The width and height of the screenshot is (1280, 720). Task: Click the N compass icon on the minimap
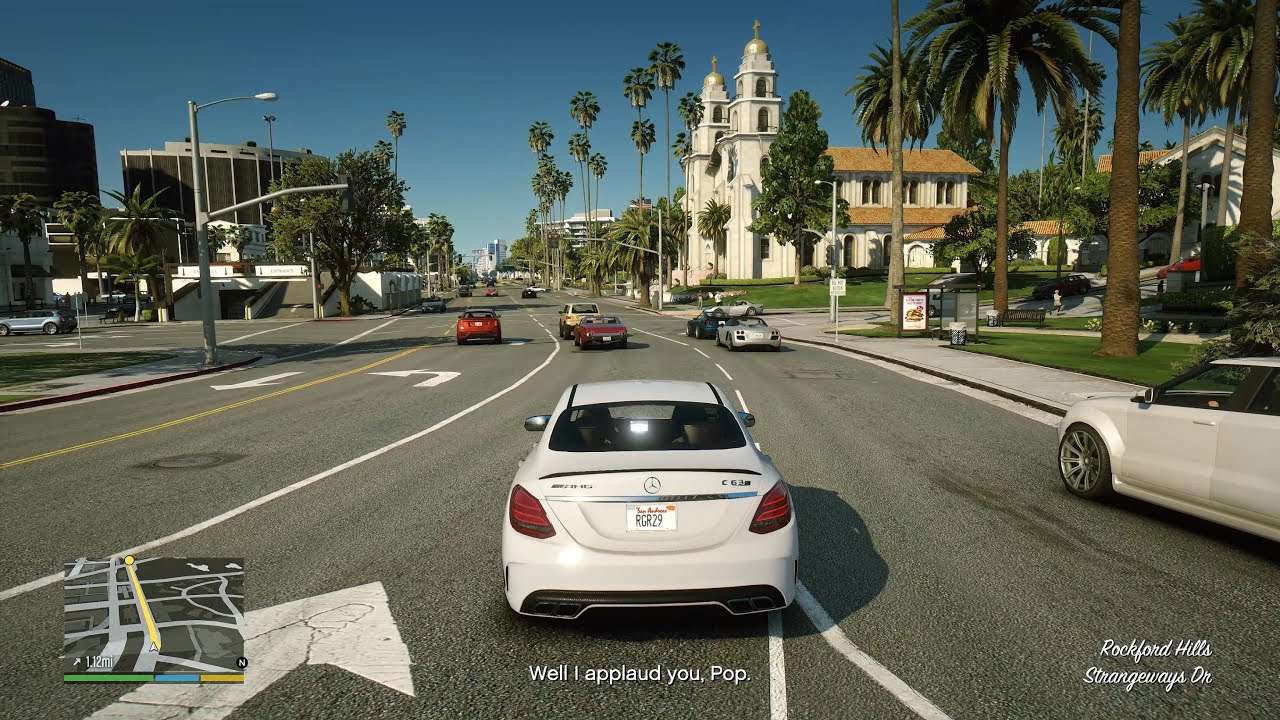(x=242, y=662)
